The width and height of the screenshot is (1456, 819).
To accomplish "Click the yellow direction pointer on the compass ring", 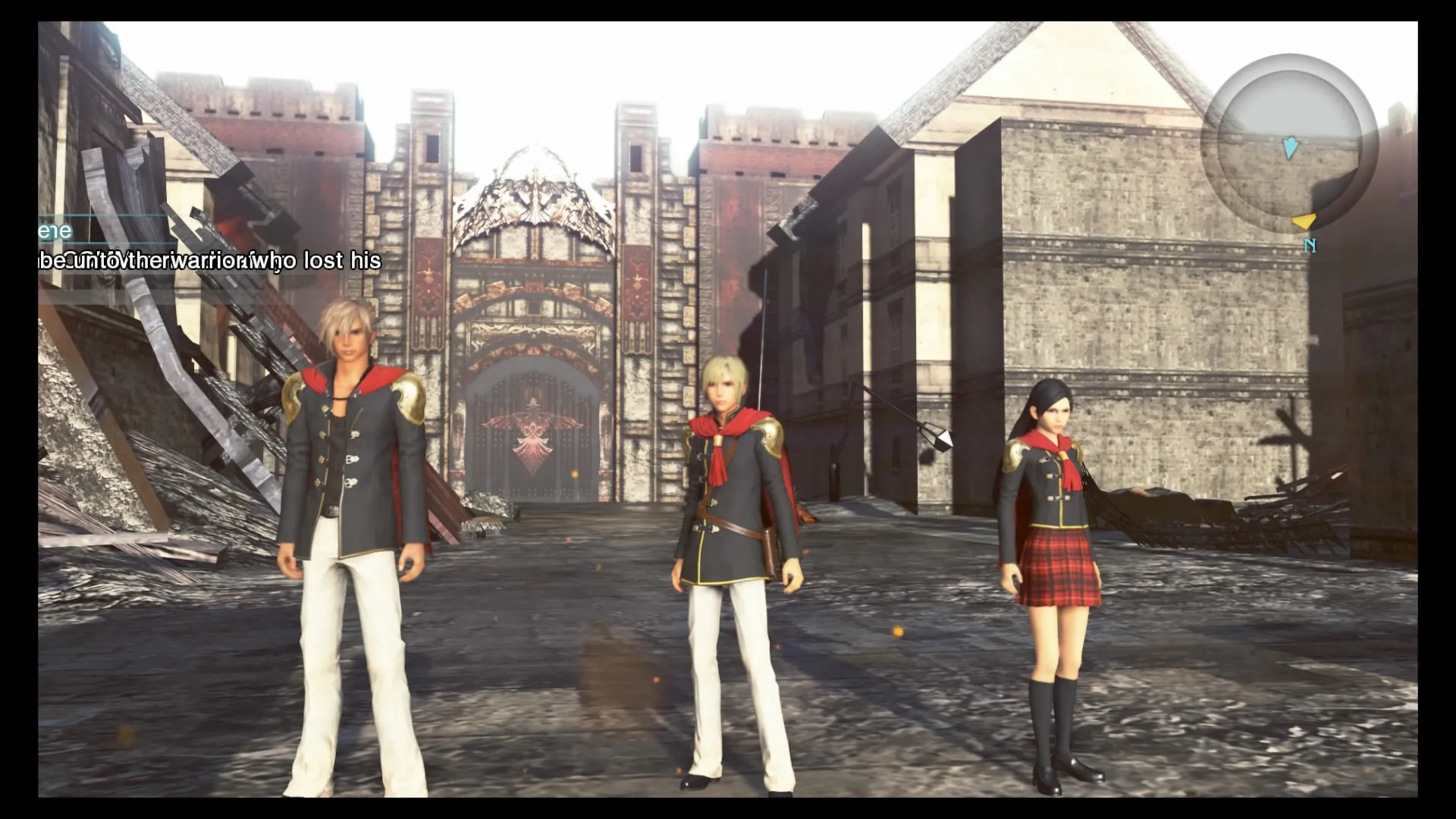I will (x=1304, y=221).
